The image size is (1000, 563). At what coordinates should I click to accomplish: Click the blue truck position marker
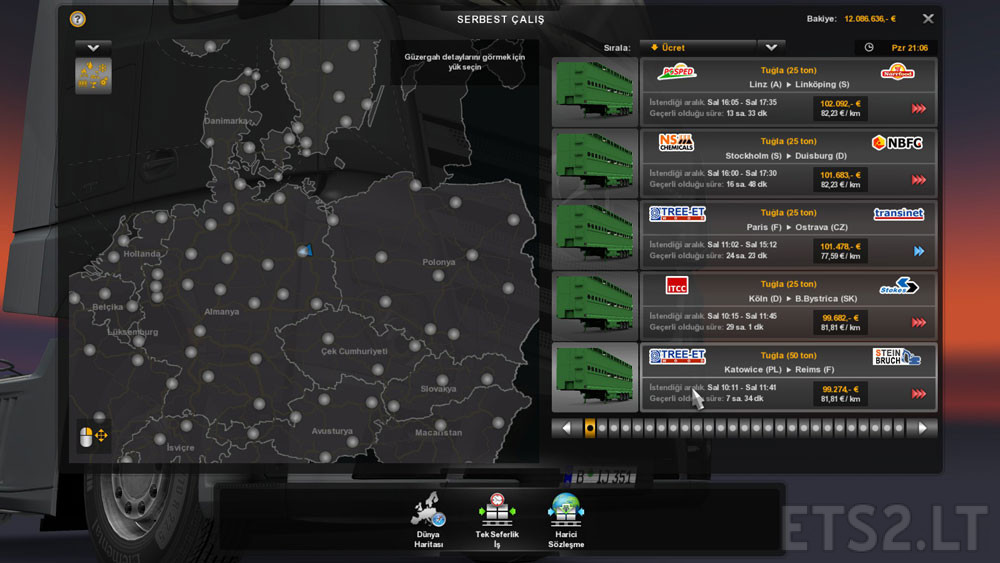(x=305, y=251)
